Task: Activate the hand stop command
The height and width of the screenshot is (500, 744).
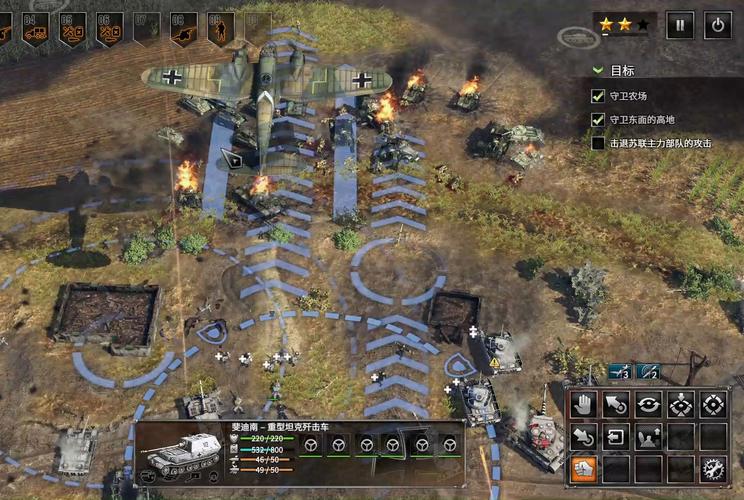Action: [x=583, y=404]
